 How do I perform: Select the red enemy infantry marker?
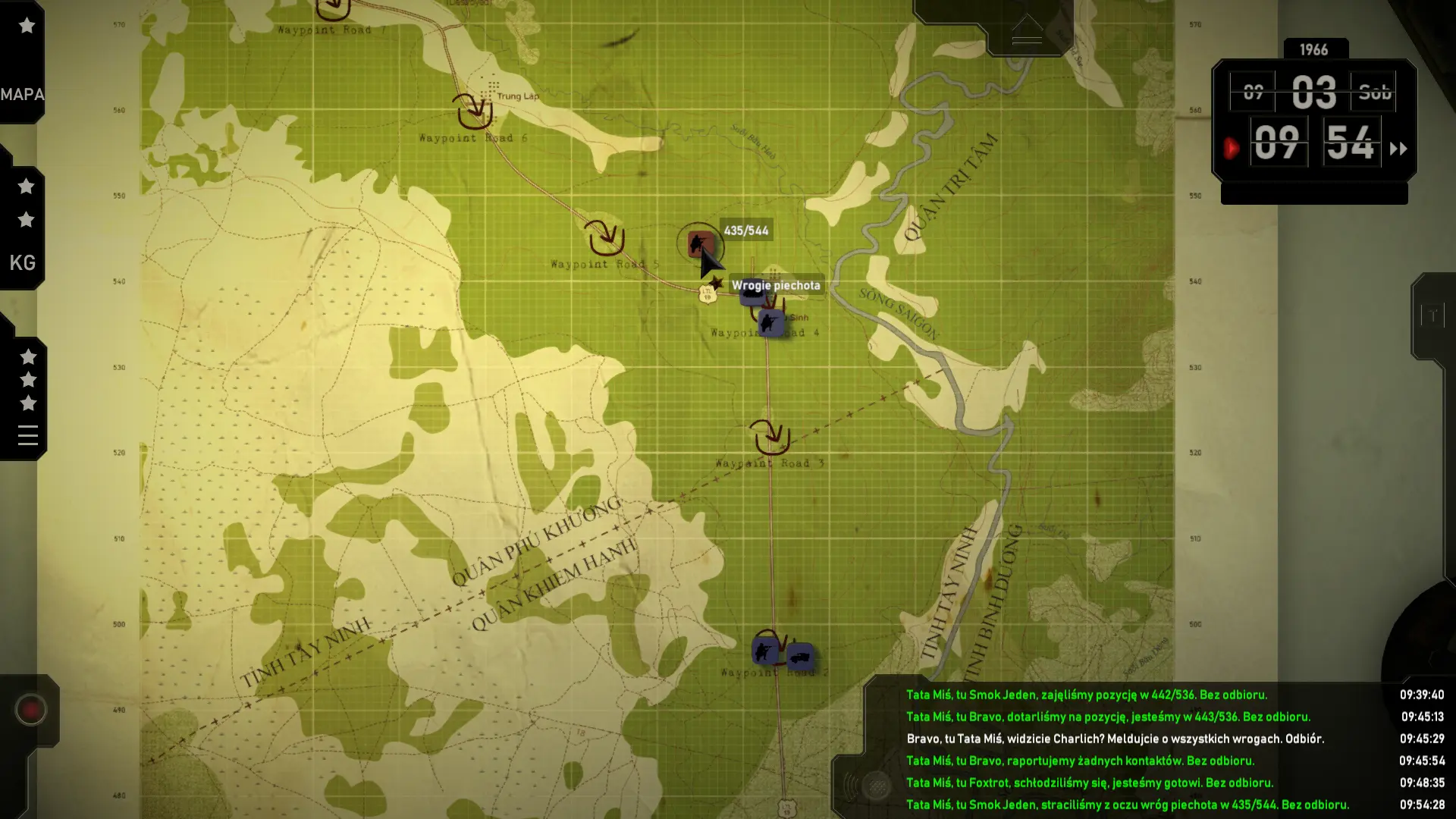tap(698, 244)
